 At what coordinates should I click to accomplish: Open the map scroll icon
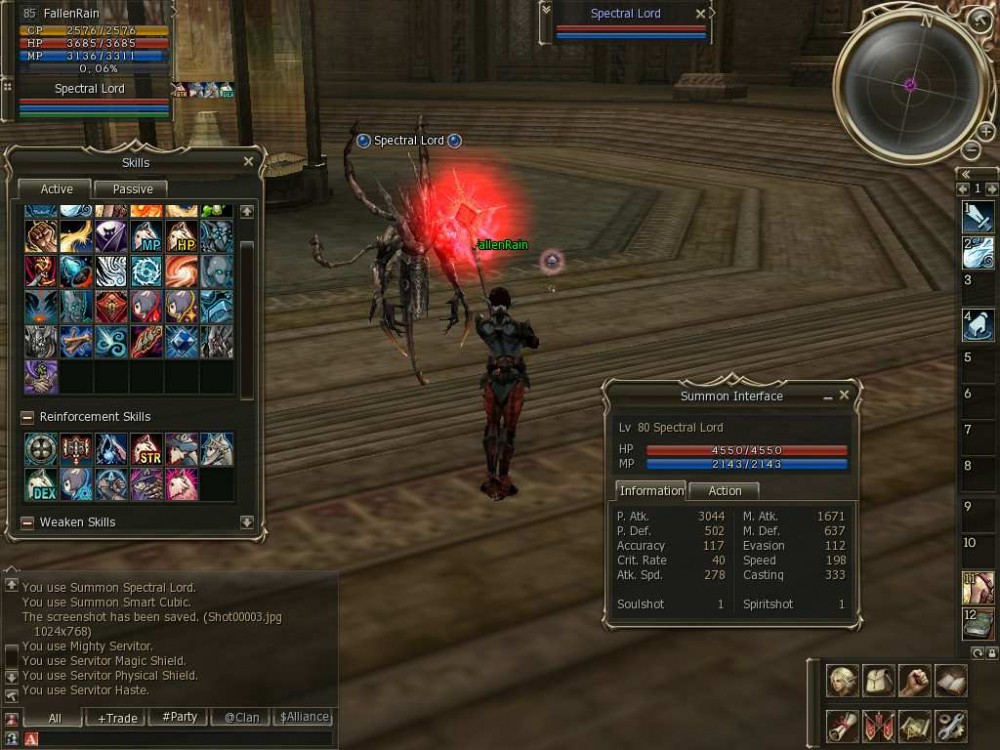click(914, 724)
